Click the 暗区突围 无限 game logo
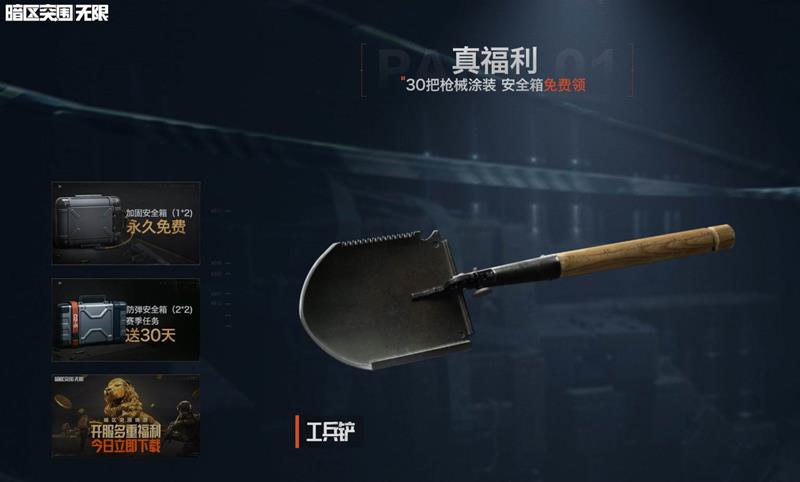 [56, 13]
